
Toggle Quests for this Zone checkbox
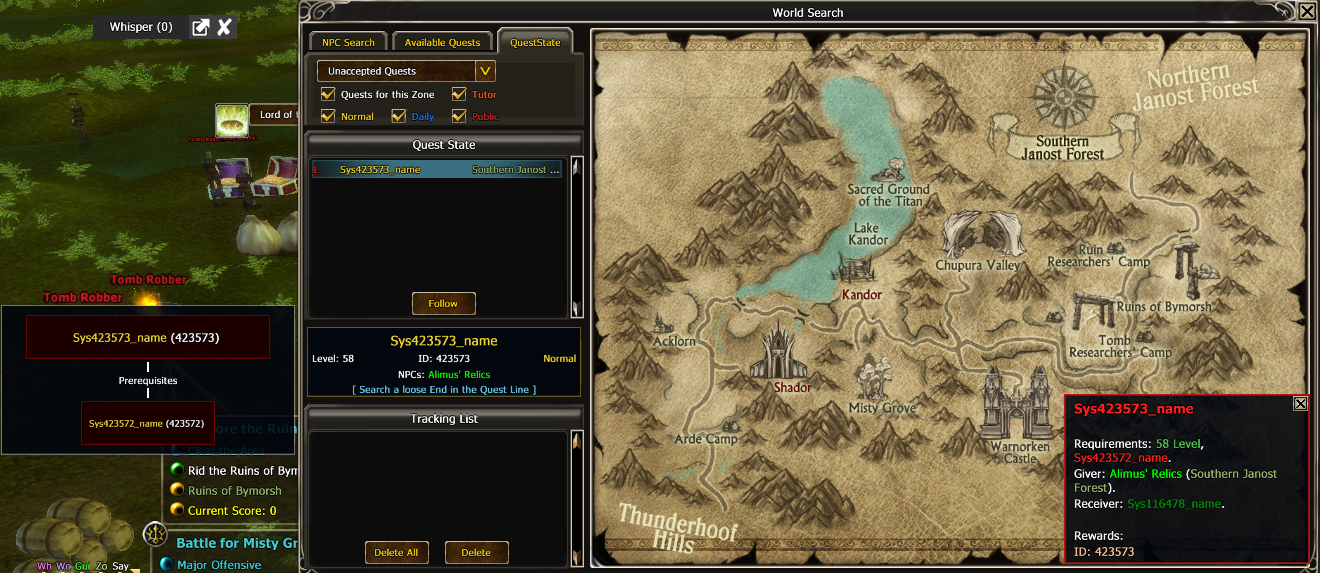328,94
